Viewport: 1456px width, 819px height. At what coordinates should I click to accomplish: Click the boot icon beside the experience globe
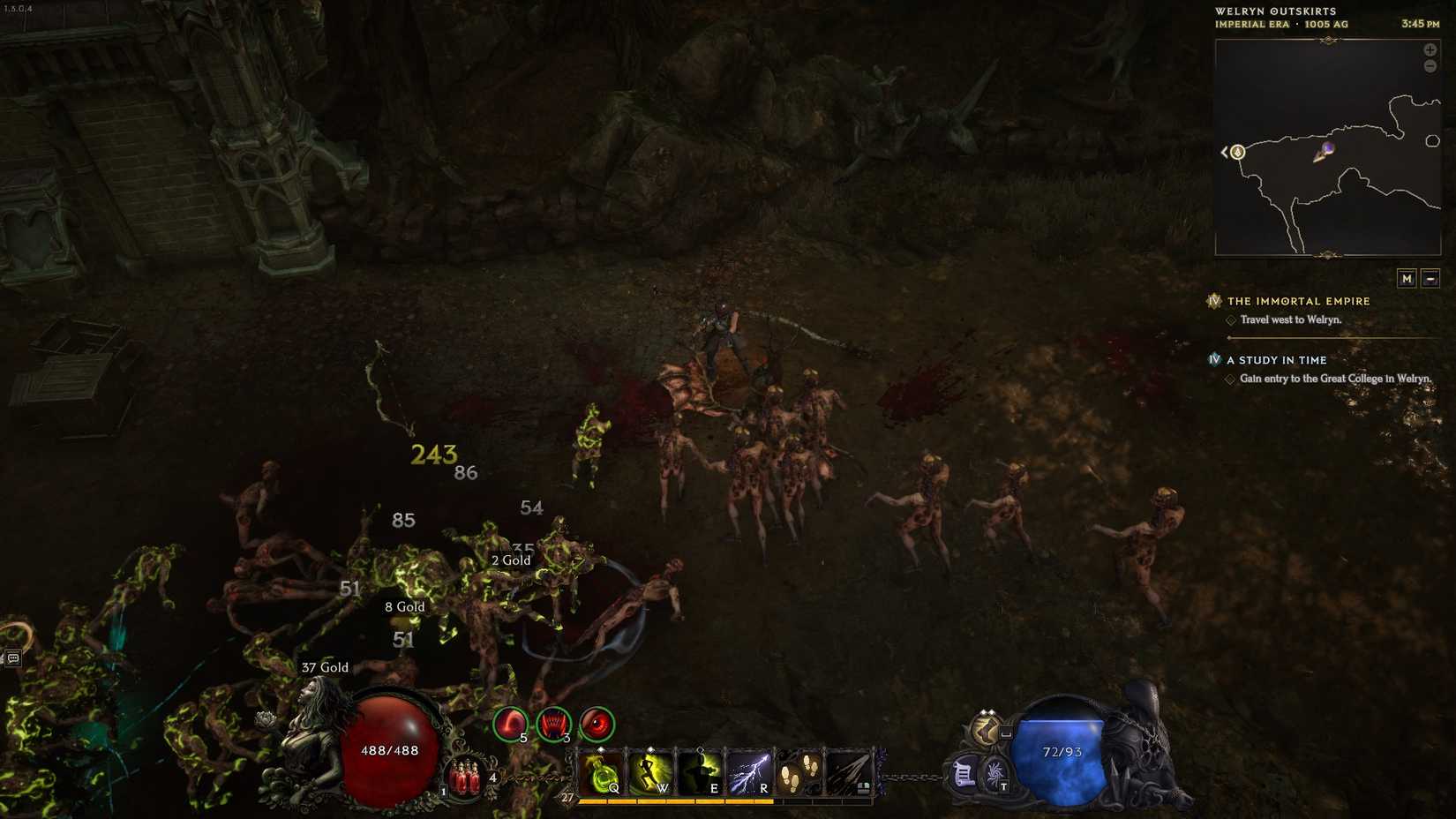[x=986, y=731]
